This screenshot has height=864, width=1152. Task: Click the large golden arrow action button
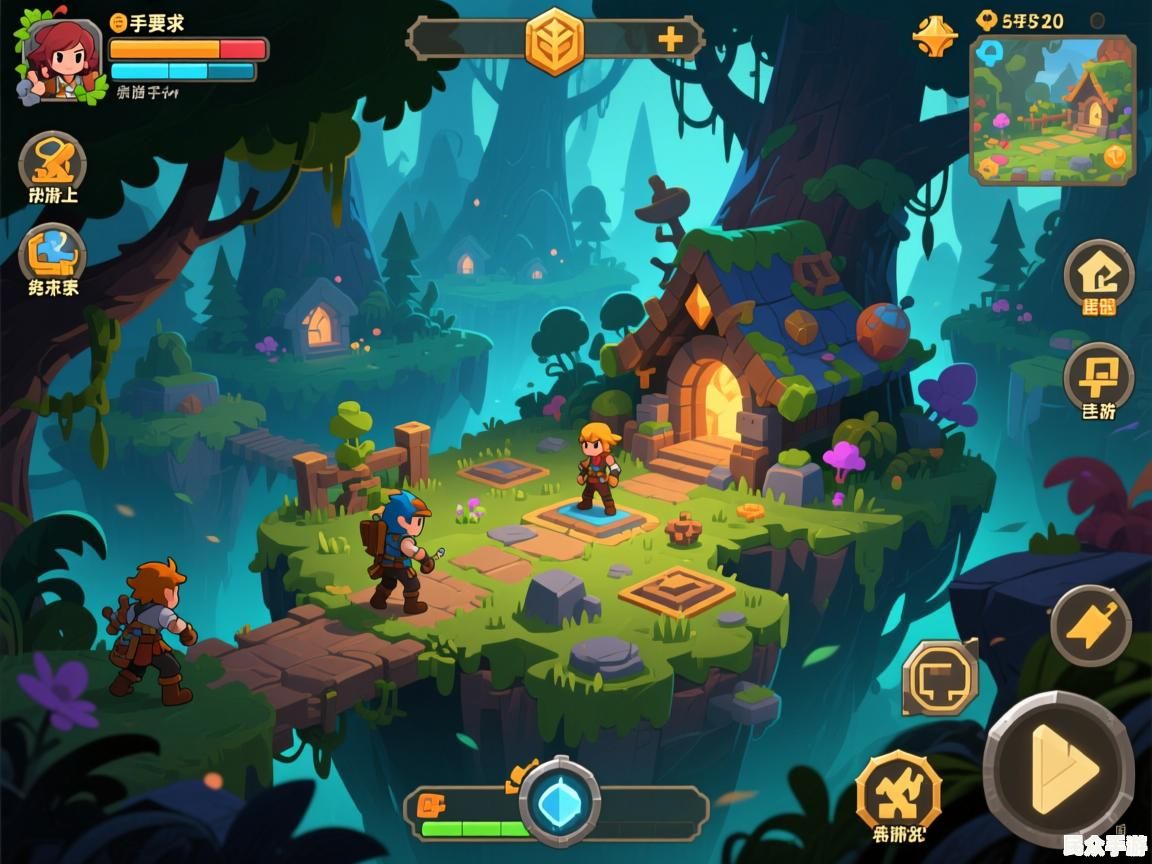pos(1059,768)
